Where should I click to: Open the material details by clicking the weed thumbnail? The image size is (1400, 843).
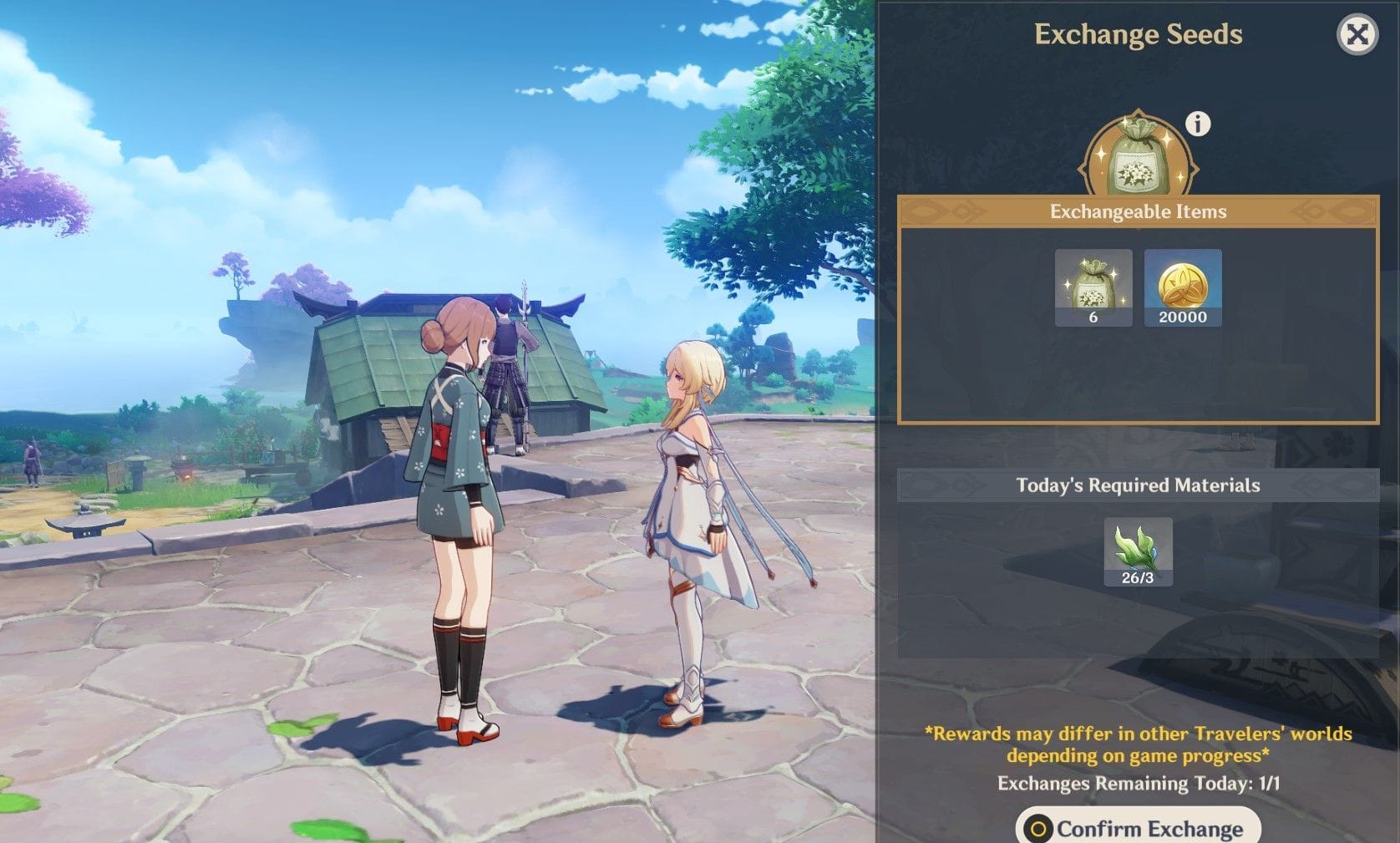click(1139, 547)
